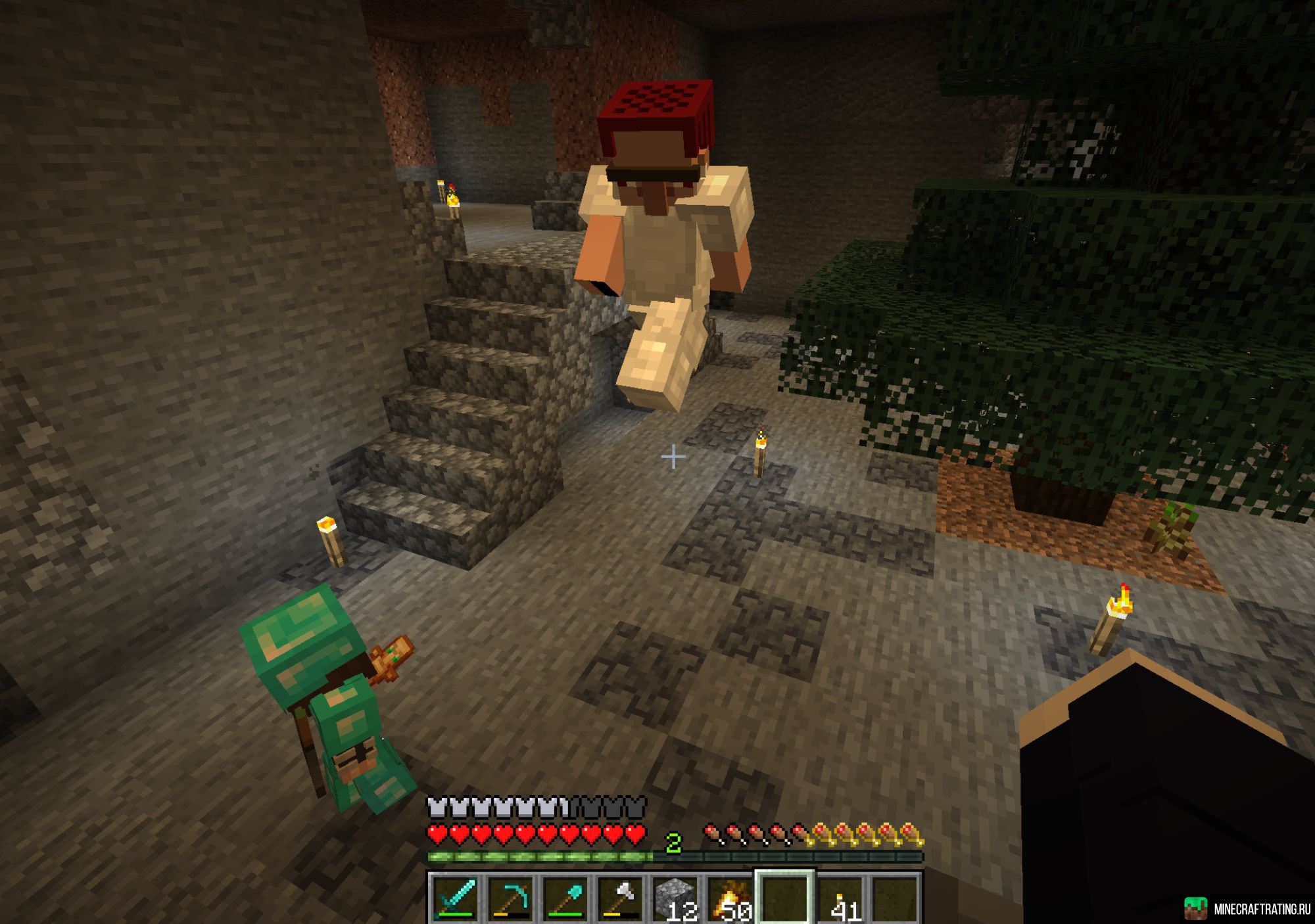Select the cobblestone stack of 12
This screenshot has width=1315, height=924.
(677, 898)
